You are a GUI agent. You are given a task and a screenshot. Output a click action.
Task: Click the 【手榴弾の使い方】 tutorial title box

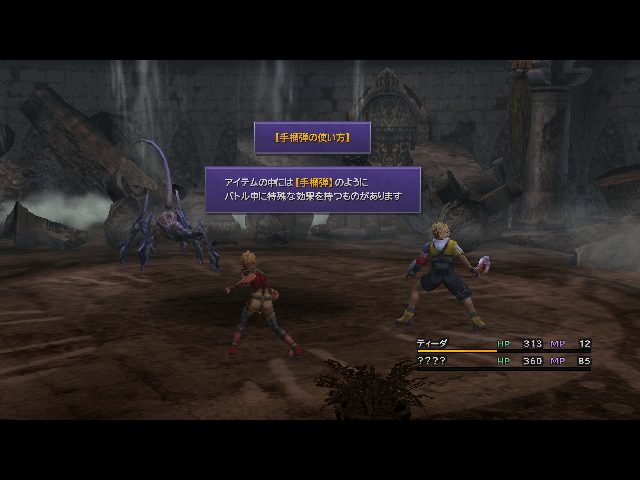tap(312, 137)
